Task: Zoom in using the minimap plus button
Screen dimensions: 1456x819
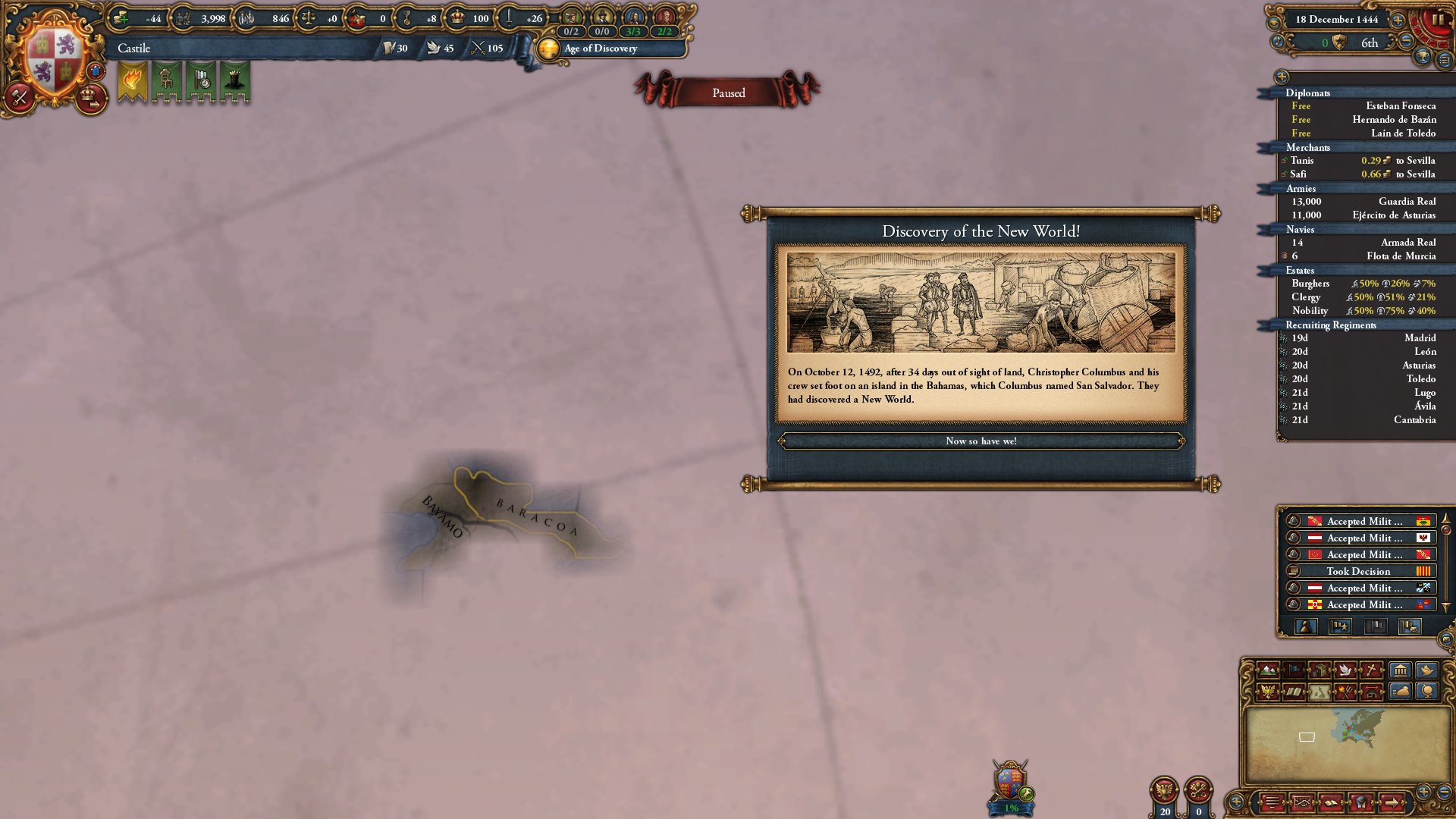Action: (x=1423, y=793)
